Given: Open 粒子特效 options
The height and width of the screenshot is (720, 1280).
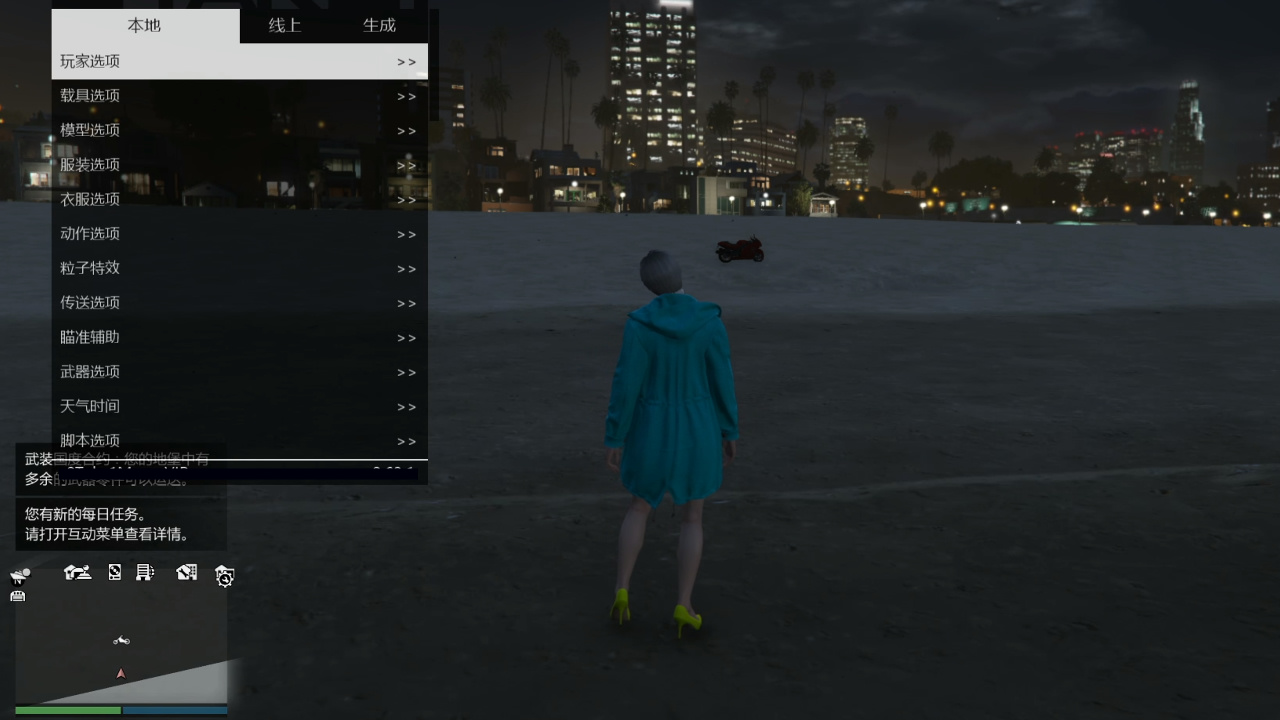Looking at the screenshot, I should coord(239,268).
